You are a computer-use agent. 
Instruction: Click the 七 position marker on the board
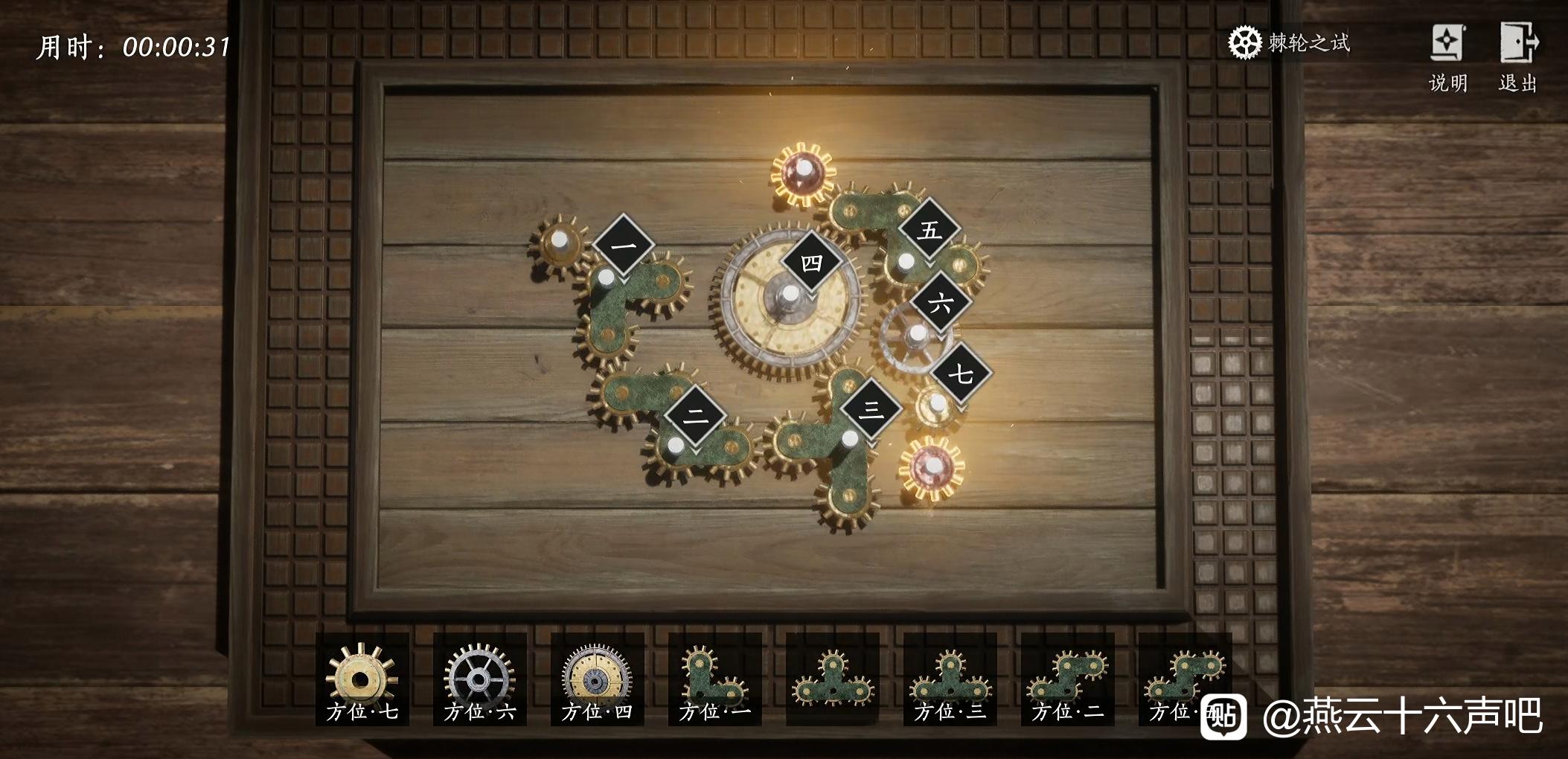pyautogui.click(x=961, y=373)
